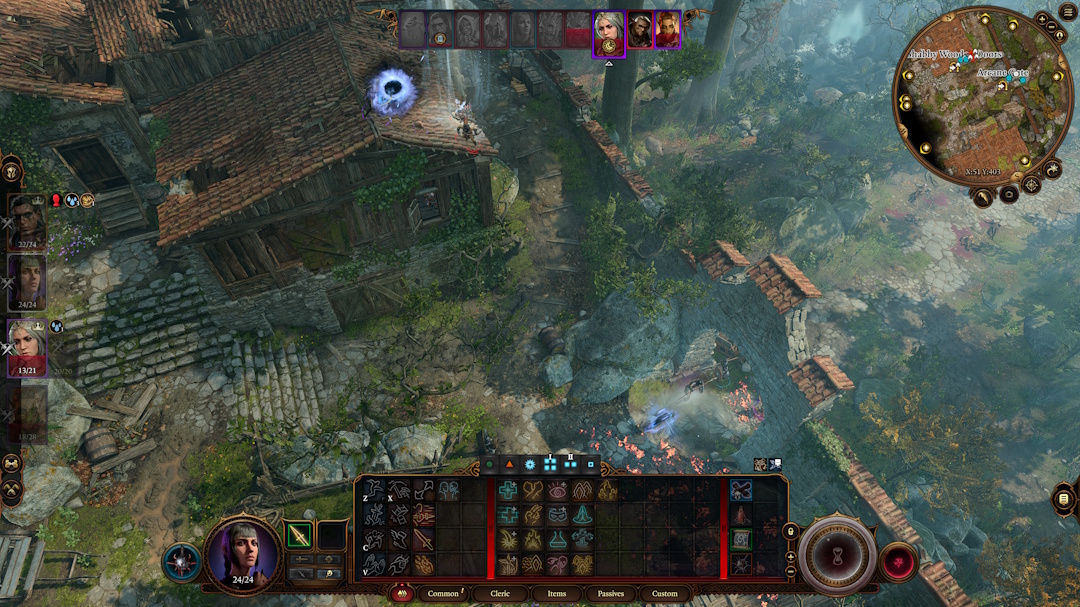
Task: Click the active character portrait showing 24/24
Action: click(x=244, y=553)
